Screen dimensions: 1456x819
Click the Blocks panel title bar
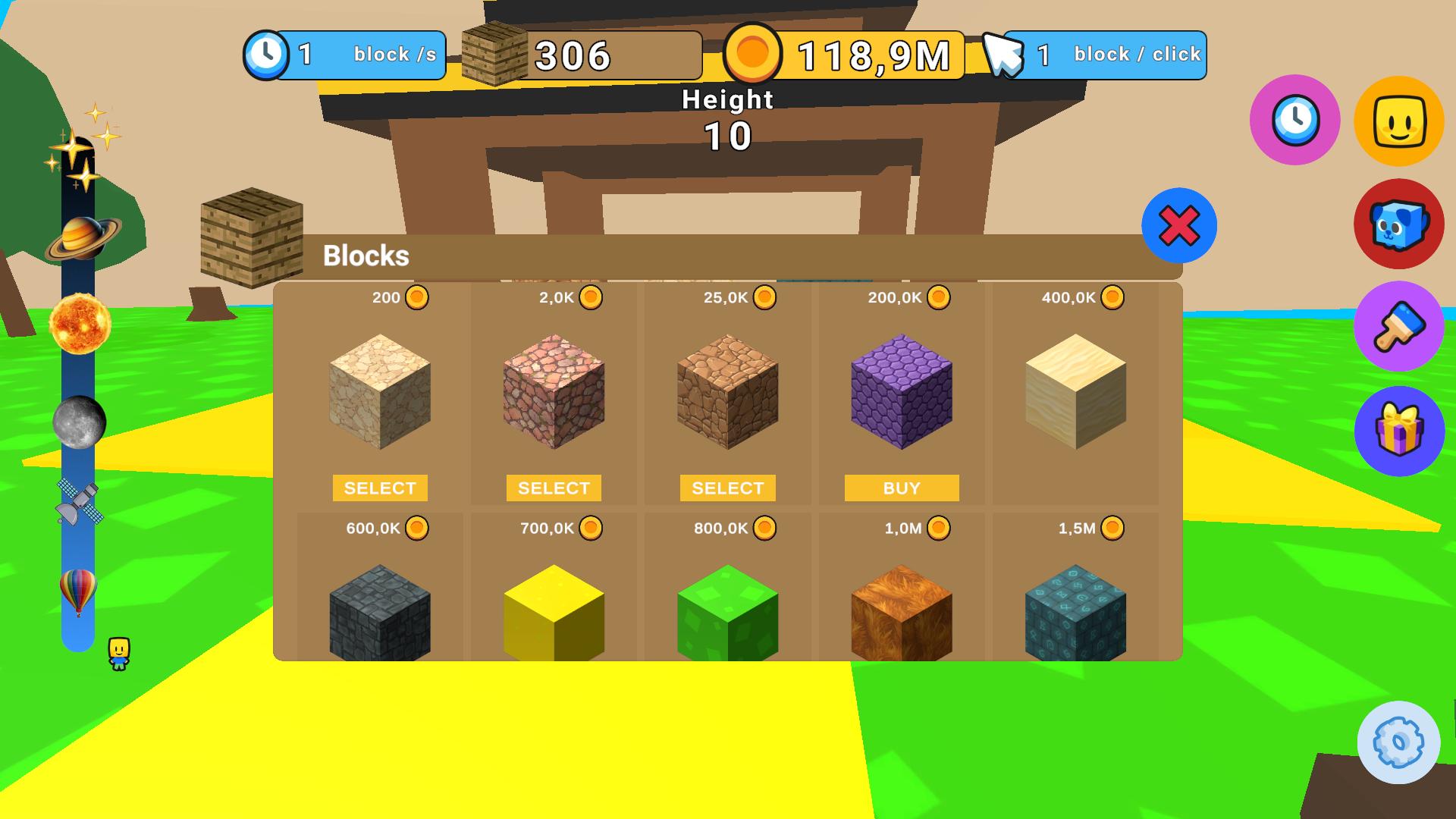coord(366,256)
